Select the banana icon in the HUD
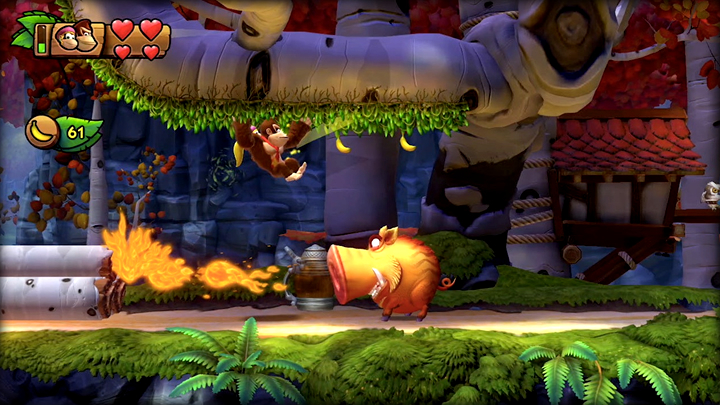This screenshot has width=720, height=405. 42,131
